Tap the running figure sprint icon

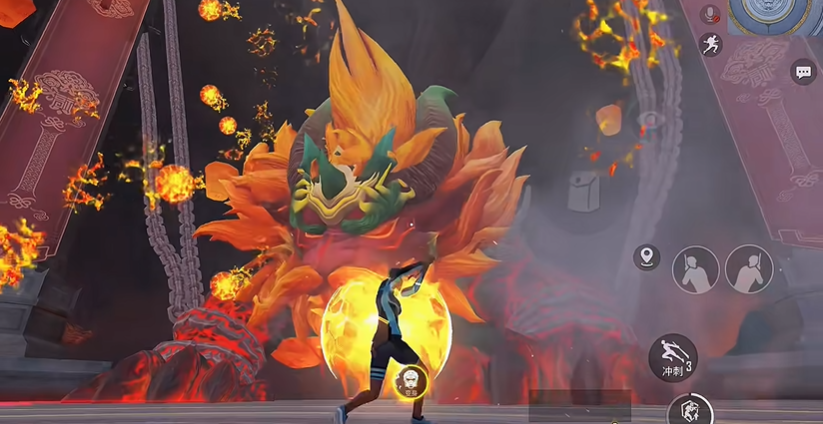click(x=711, y=44)
